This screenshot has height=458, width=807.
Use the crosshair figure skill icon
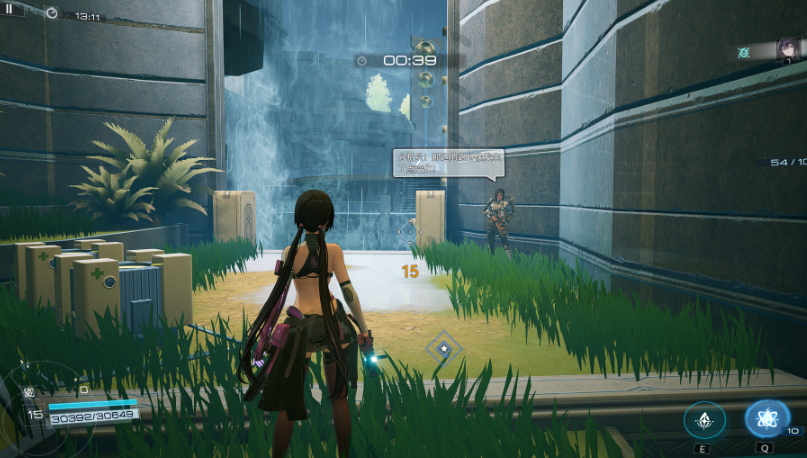705,420
